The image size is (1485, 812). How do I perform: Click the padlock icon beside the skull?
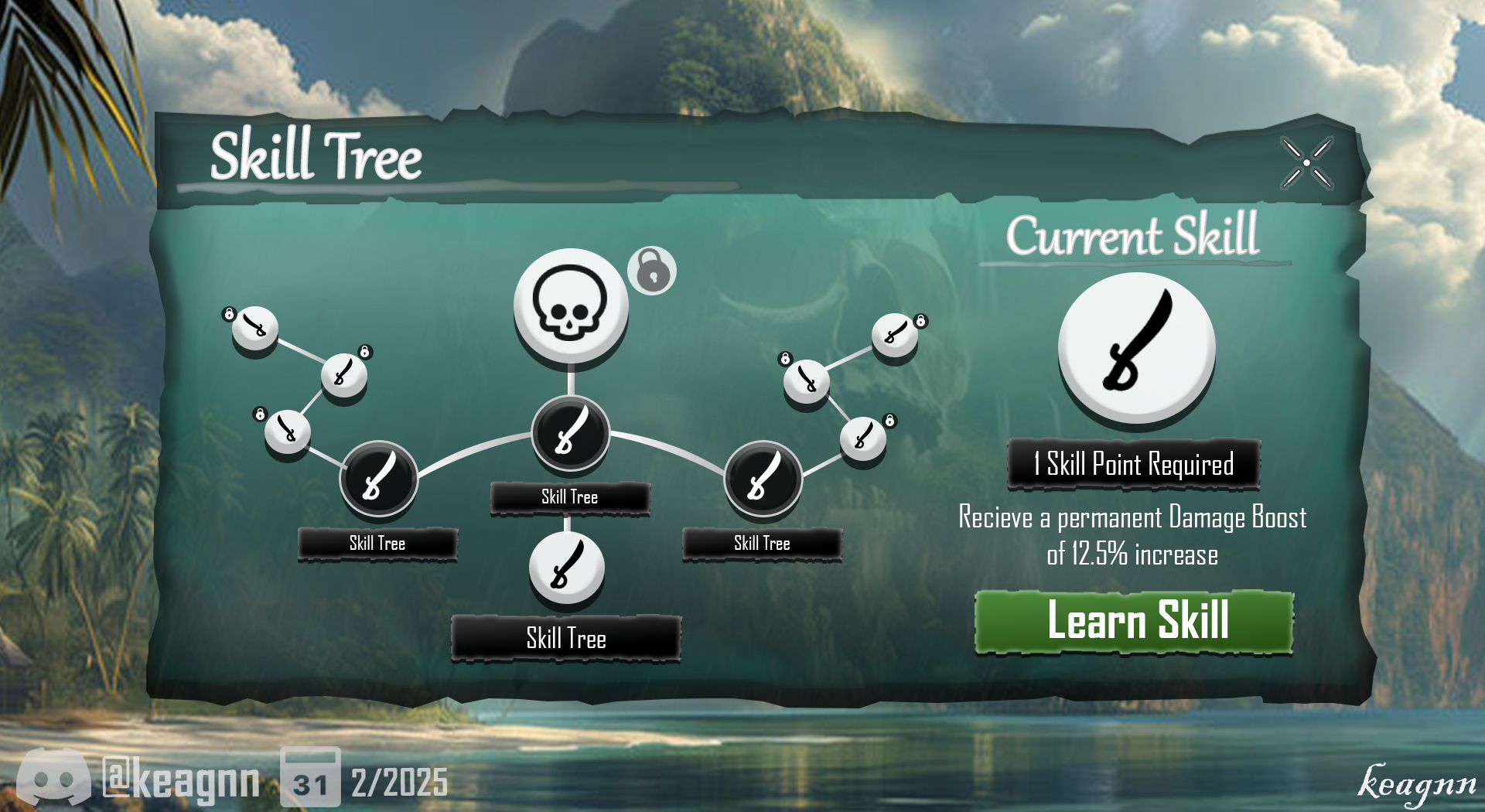coord(653,271)
